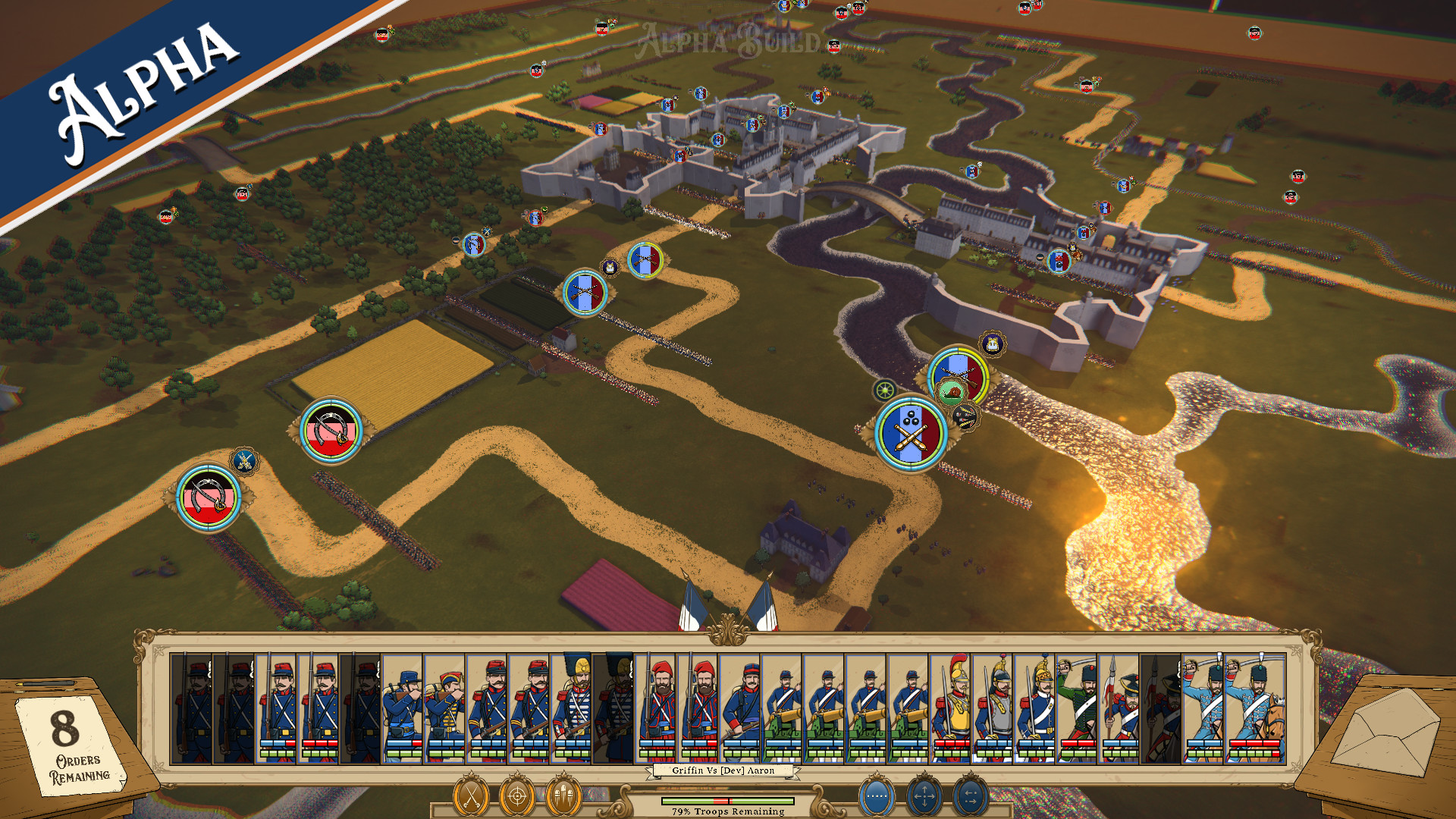Select the red horseshoe cavalry marker near the field
This screenshot has width=1456, height=819.
coord(332,430)
